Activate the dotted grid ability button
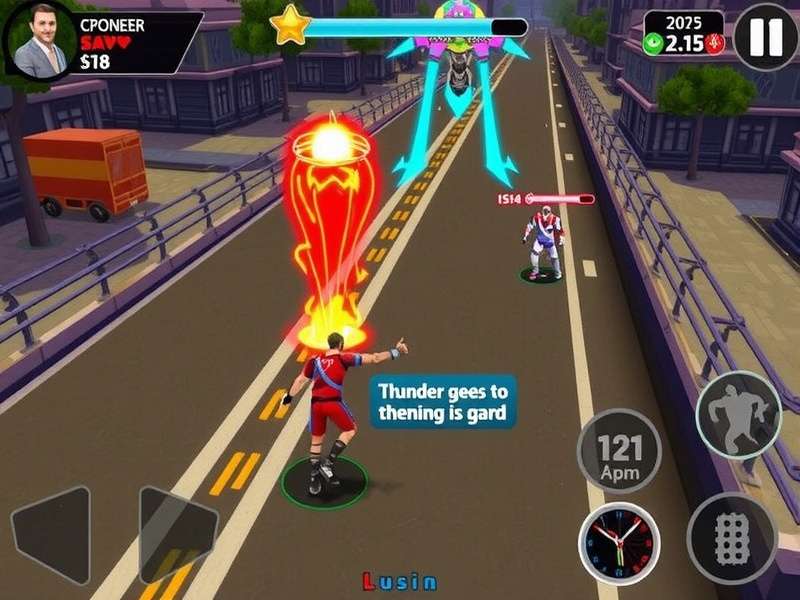The width and height of the screenshot is (800, 600). (x=732, y=538)
